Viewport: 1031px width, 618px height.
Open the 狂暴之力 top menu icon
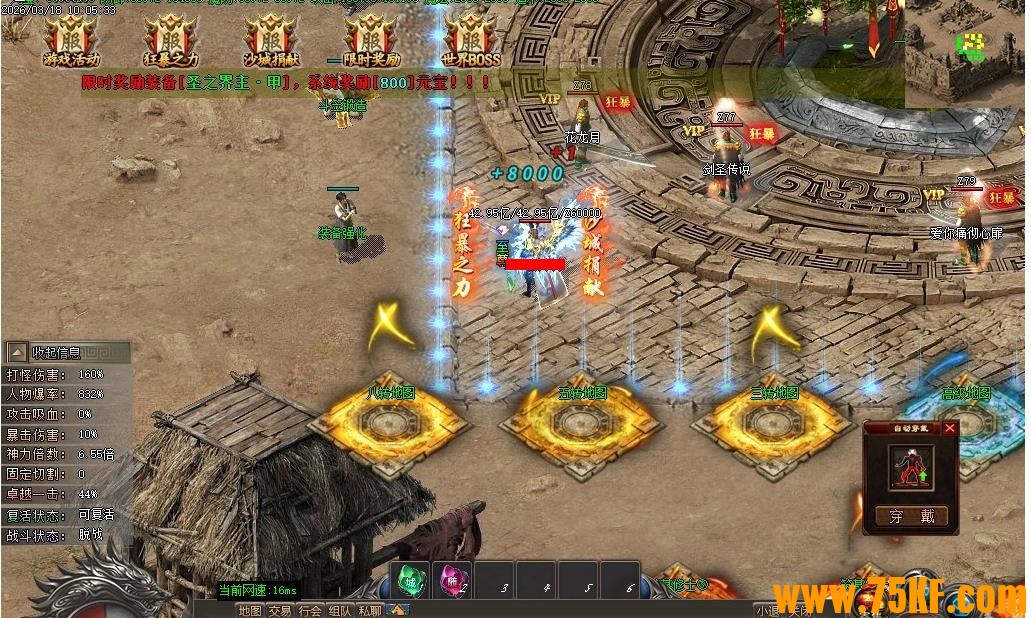coord(171,42)
